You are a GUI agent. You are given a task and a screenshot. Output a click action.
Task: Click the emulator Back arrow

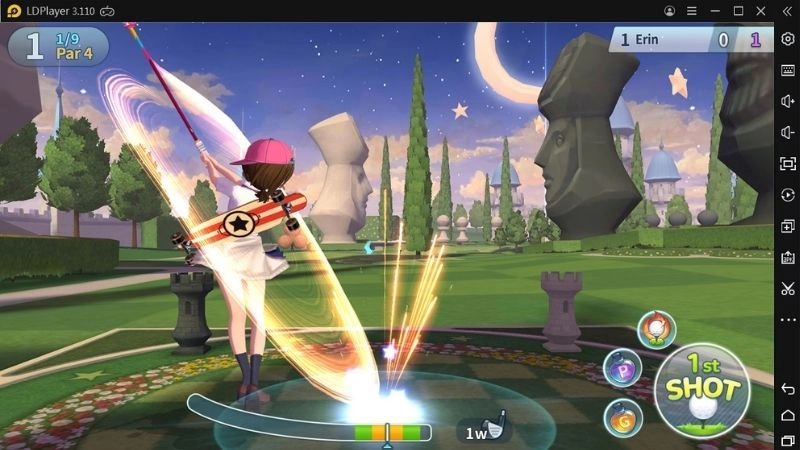click(788, 389)
